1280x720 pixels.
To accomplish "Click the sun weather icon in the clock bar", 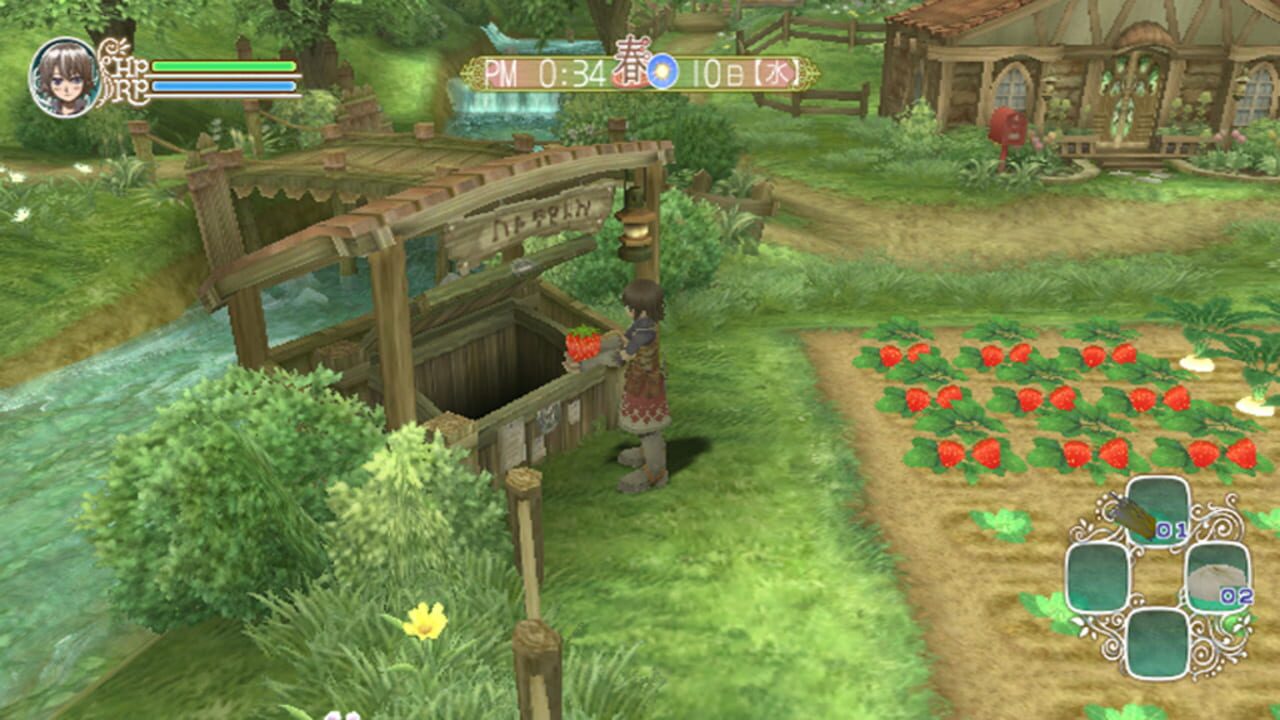I will pyautogui.click(x=662, y=72).
